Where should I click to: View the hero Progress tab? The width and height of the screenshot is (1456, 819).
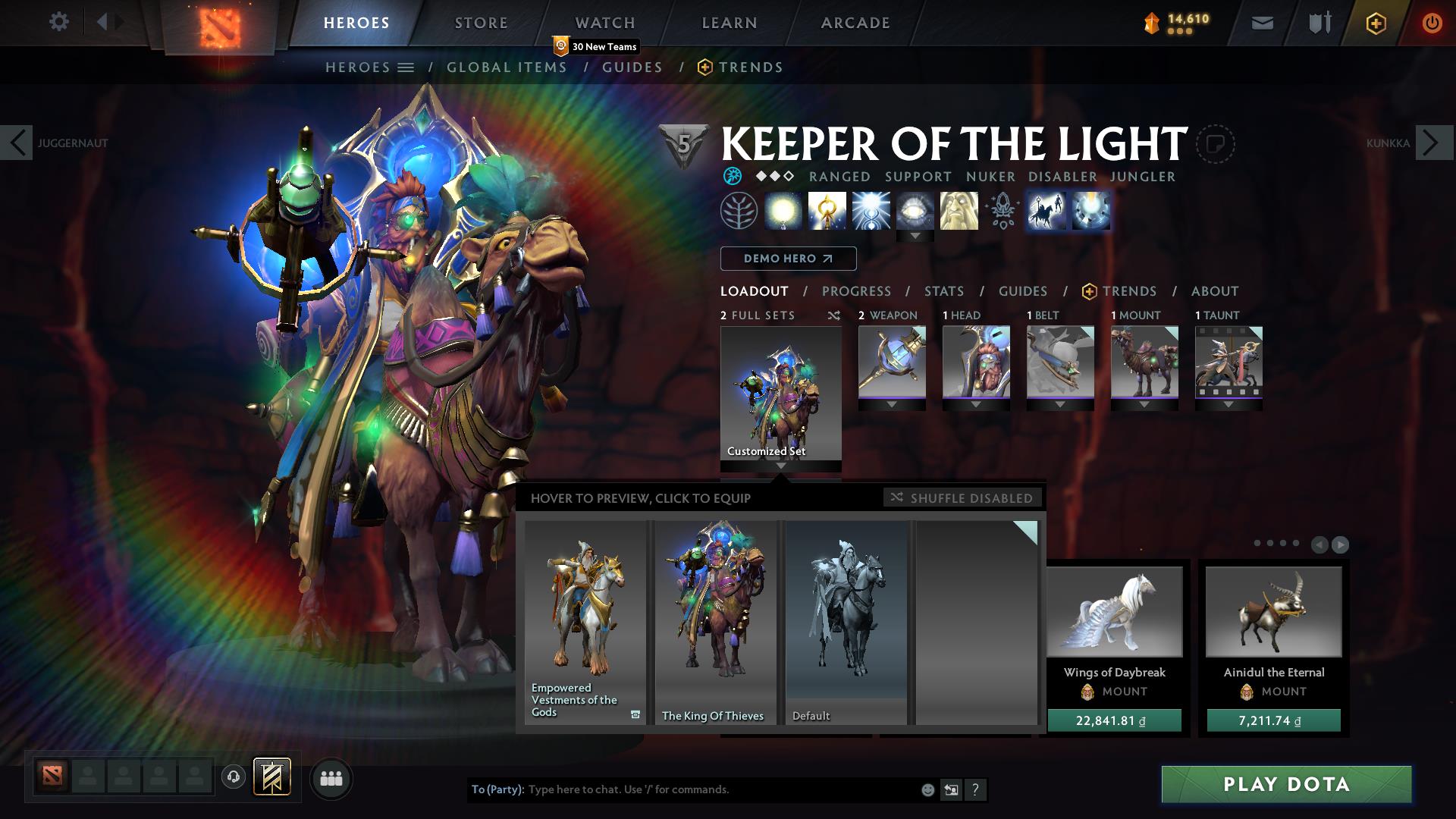point(856,291)
